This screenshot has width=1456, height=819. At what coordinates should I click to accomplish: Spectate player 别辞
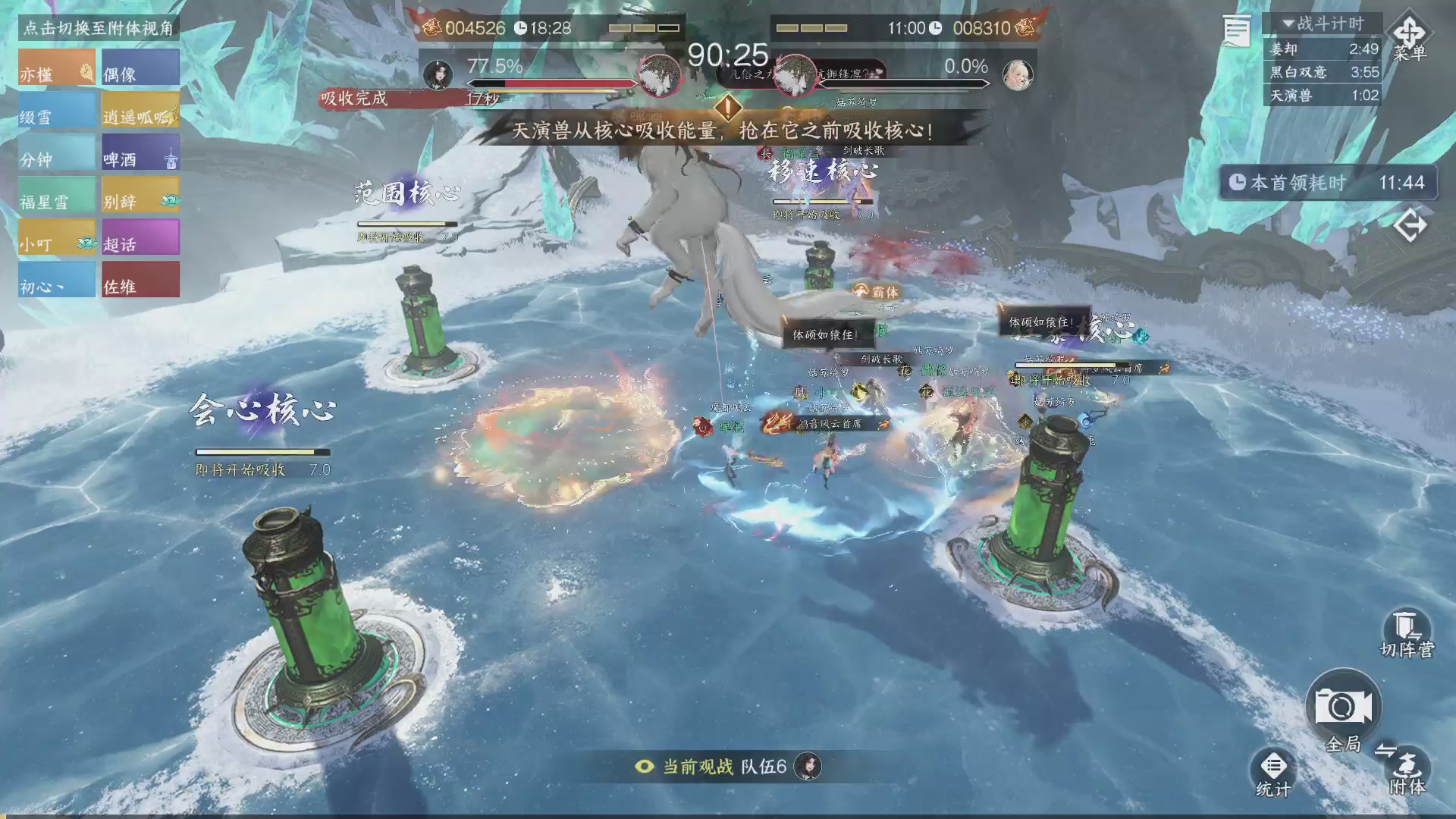(x=140, y=195)
